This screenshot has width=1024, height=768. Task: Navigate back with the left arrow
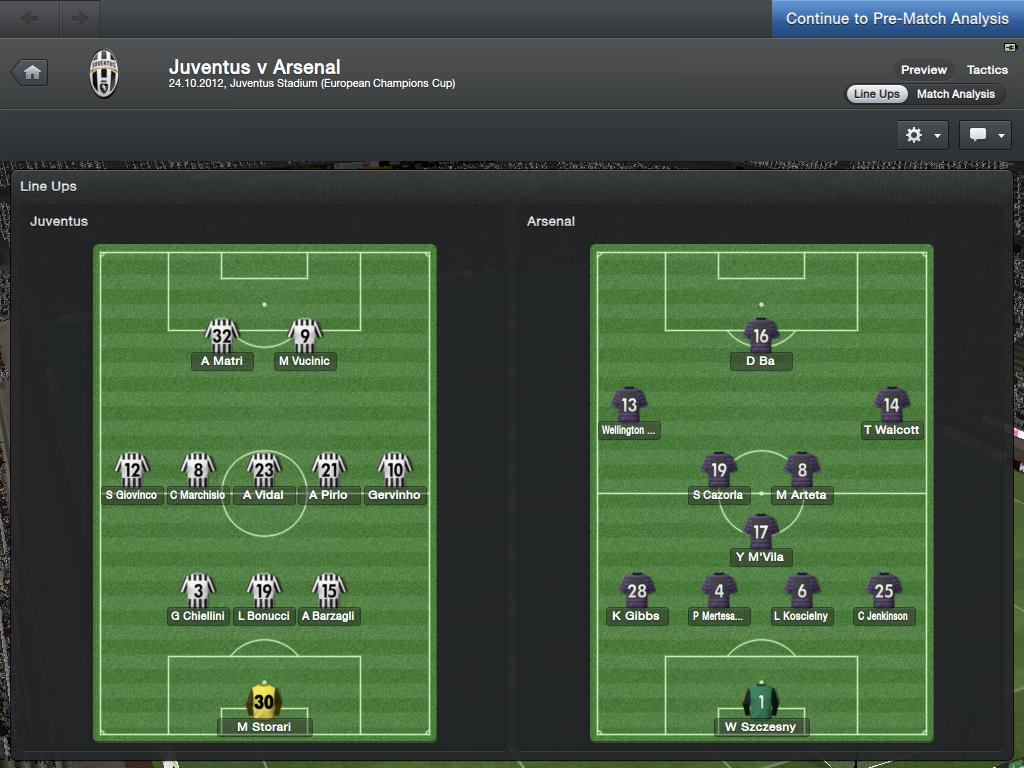click(x=30, y=18)
